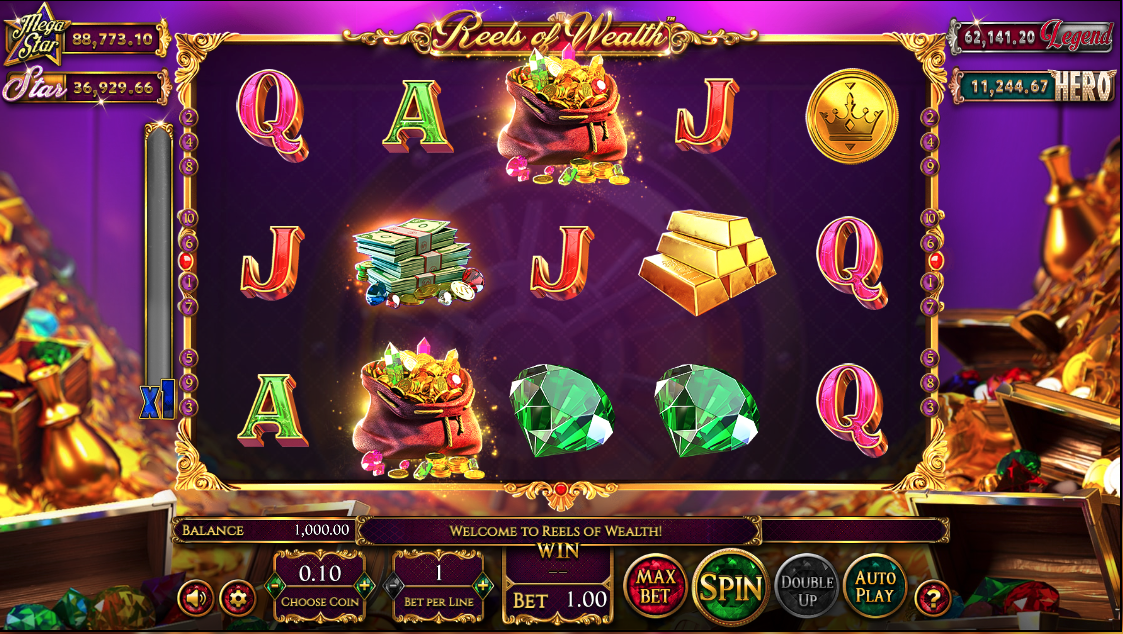Spin the reels with the green SPIN button
Image resolution: width=1123 pixels, height=634 pixels.
730,587
